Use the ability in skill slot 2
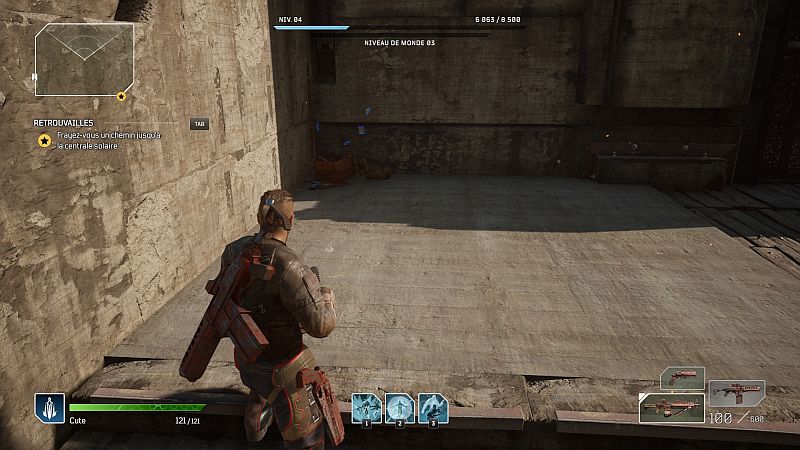 pos(400,407)
